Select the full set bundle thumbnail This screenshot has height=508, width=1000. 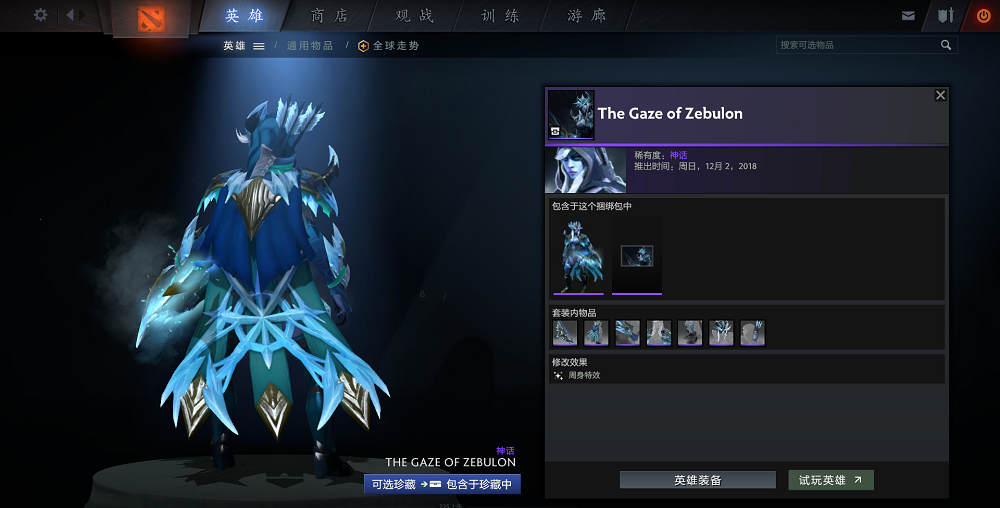coord(578,256)
